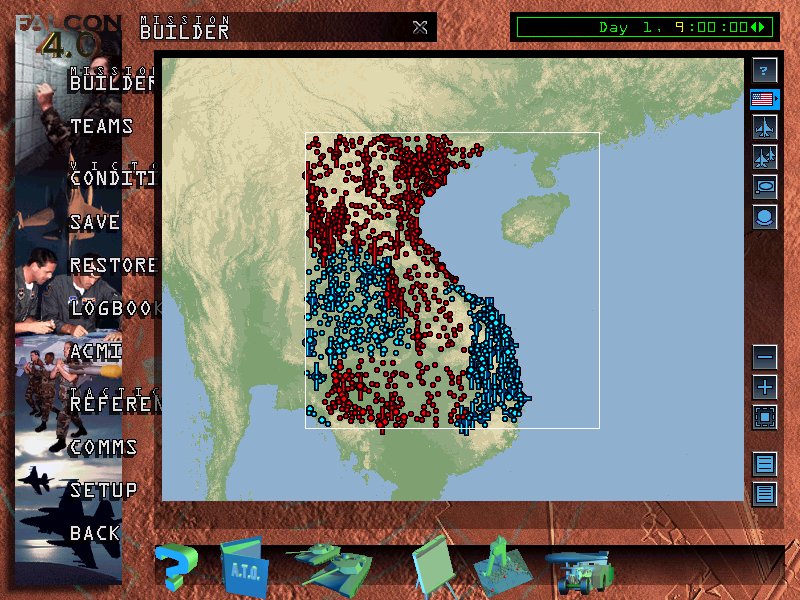Screen dimensions: 800x600
Task: Select Save from the side menu
Action: tap(95, 223)
